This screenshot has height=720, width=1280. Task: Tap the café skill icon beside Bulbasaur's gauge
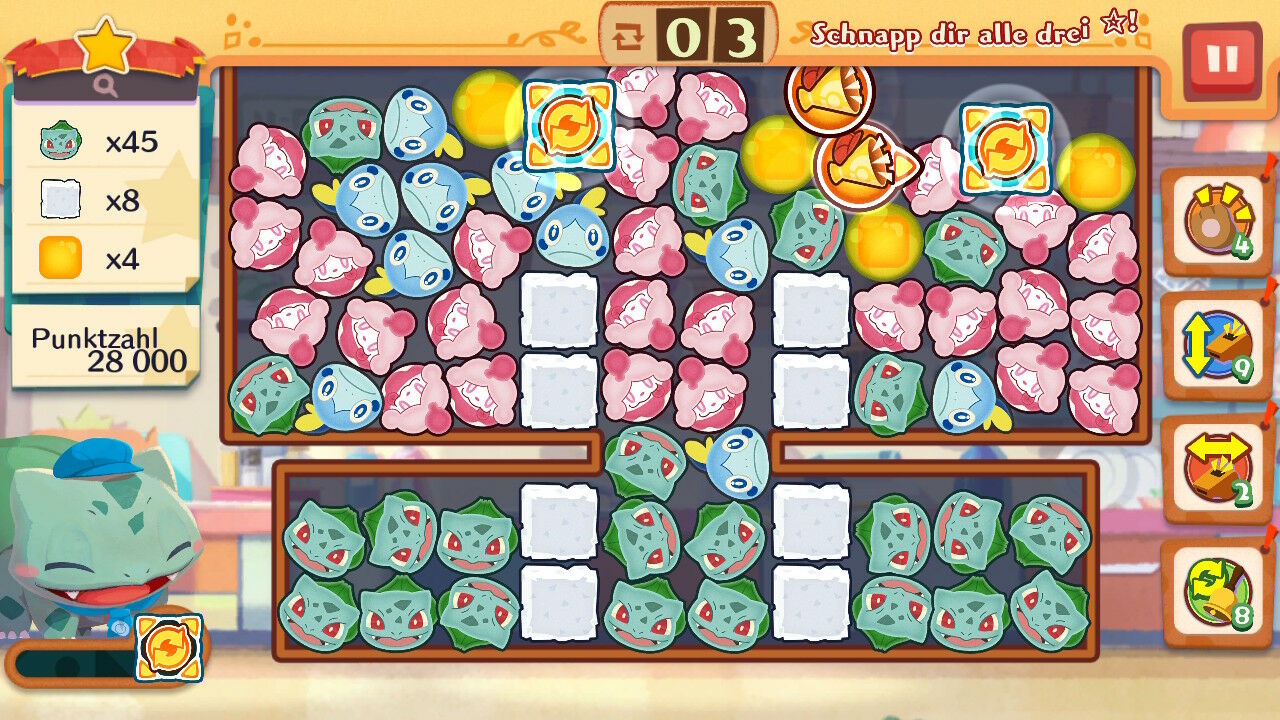168,648
